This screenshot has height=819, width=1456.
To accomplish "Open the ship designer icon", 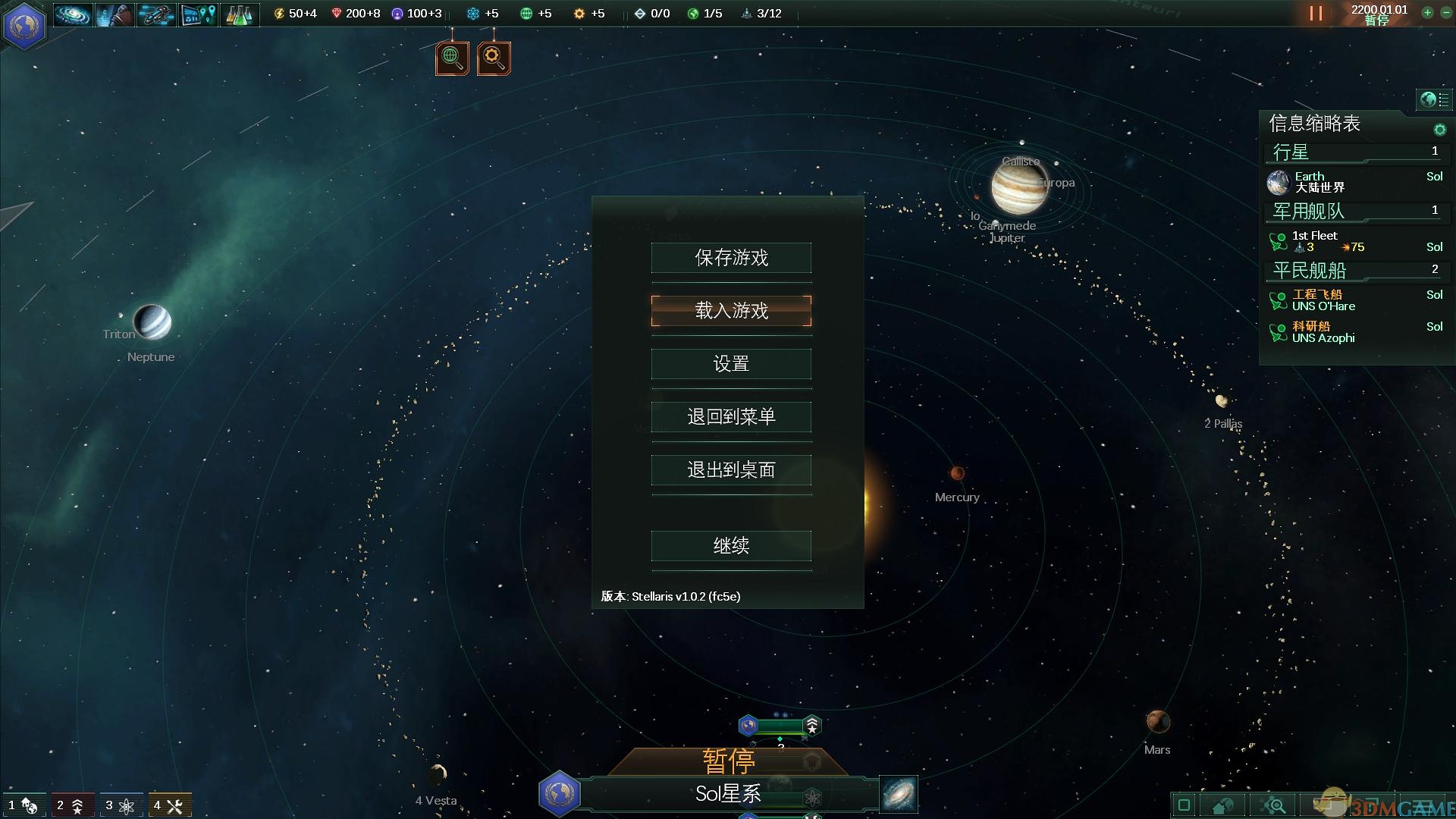I will click(155, 14).
